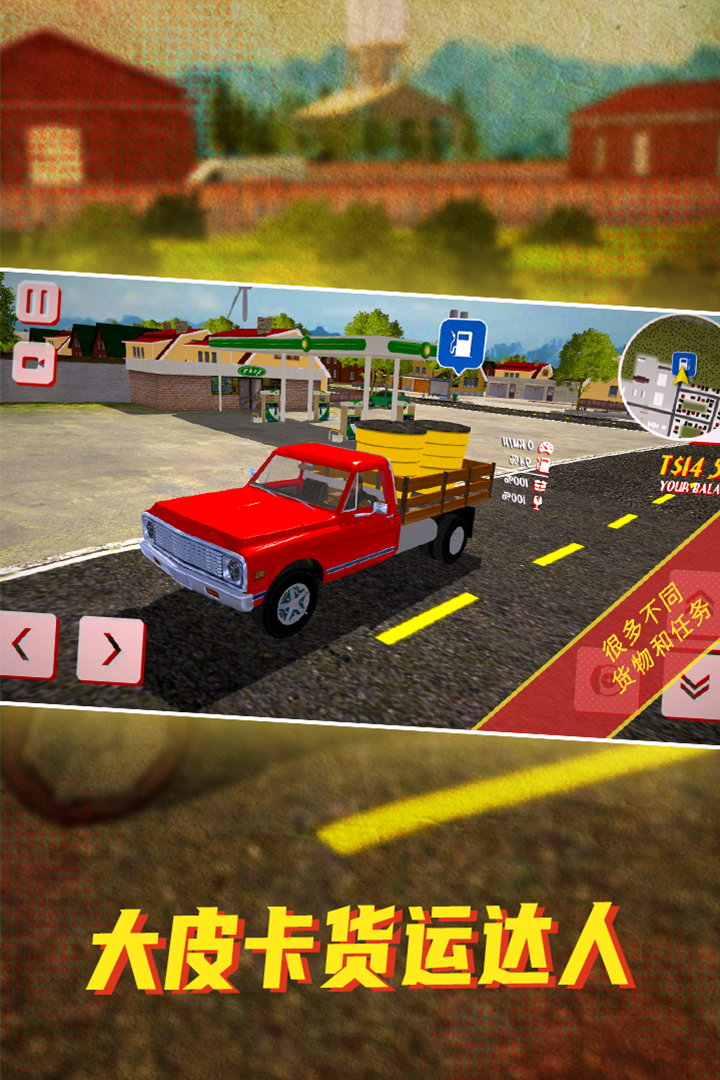Steer right with the right arrow button
This screenshot has height=1080, width=720.
pyautogui.click(x=111, y=650)
